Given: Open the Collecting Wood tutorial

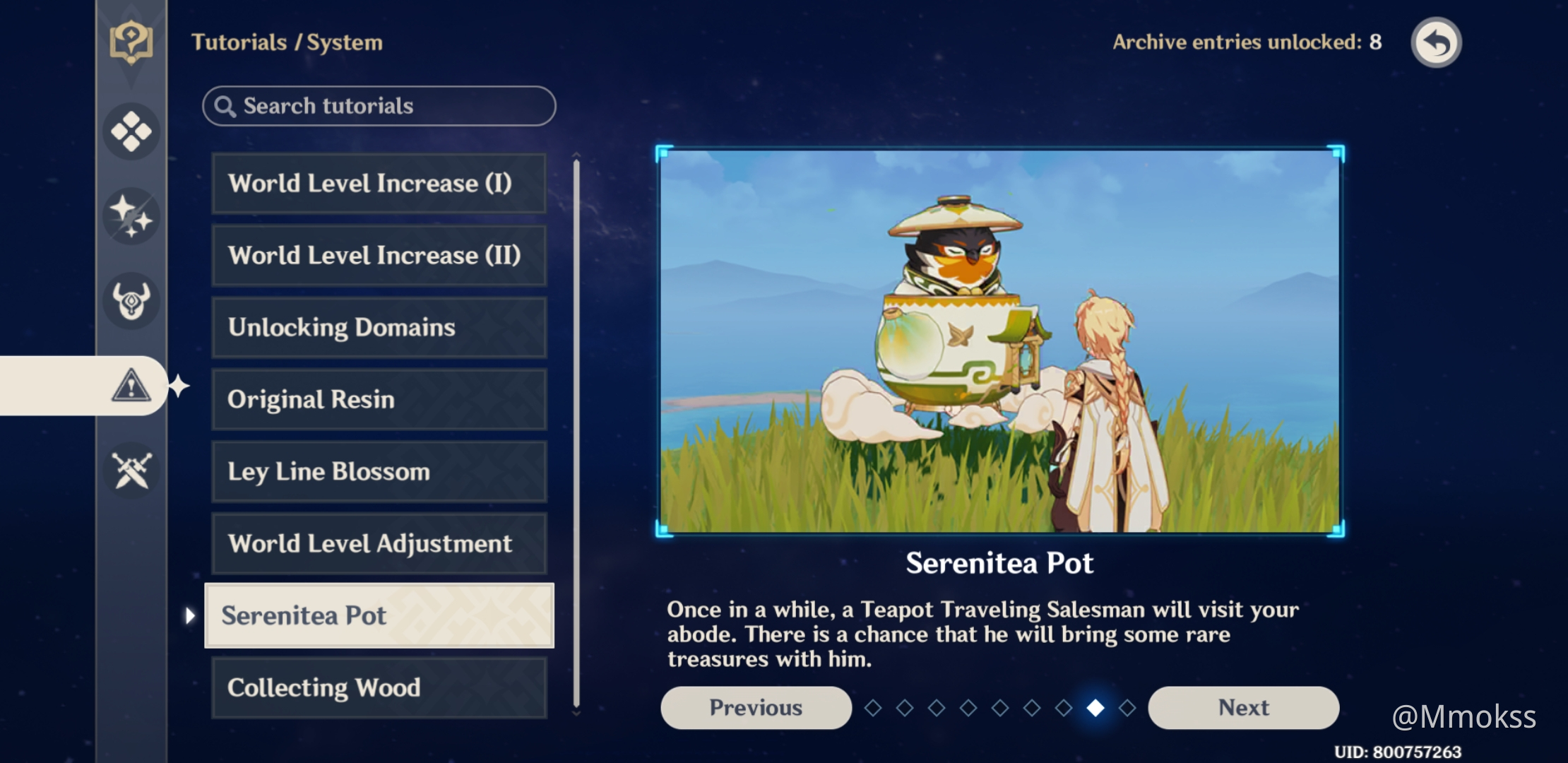Looking at the screenshot, I should point(379,687).
